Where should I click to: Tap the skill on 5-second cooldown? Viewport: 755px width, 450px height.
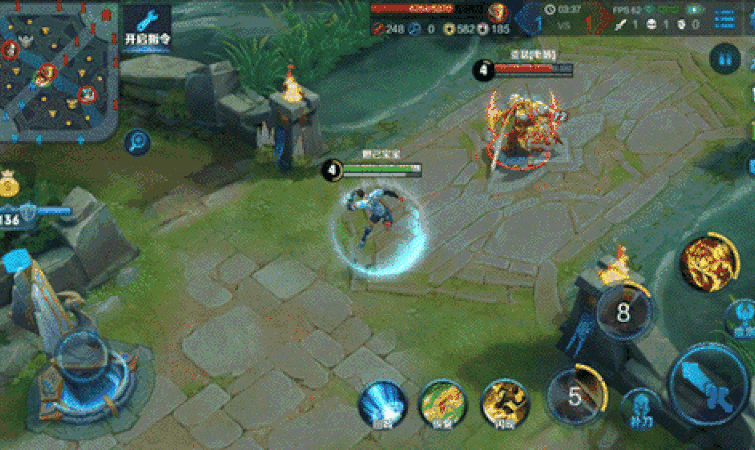click(x=575, y=396)
